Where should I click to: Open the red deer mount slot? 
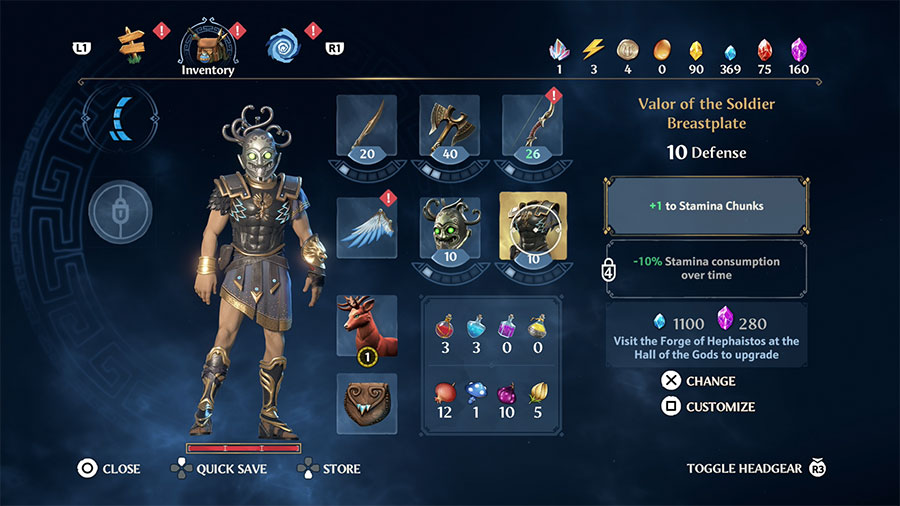tap(367, 325)
